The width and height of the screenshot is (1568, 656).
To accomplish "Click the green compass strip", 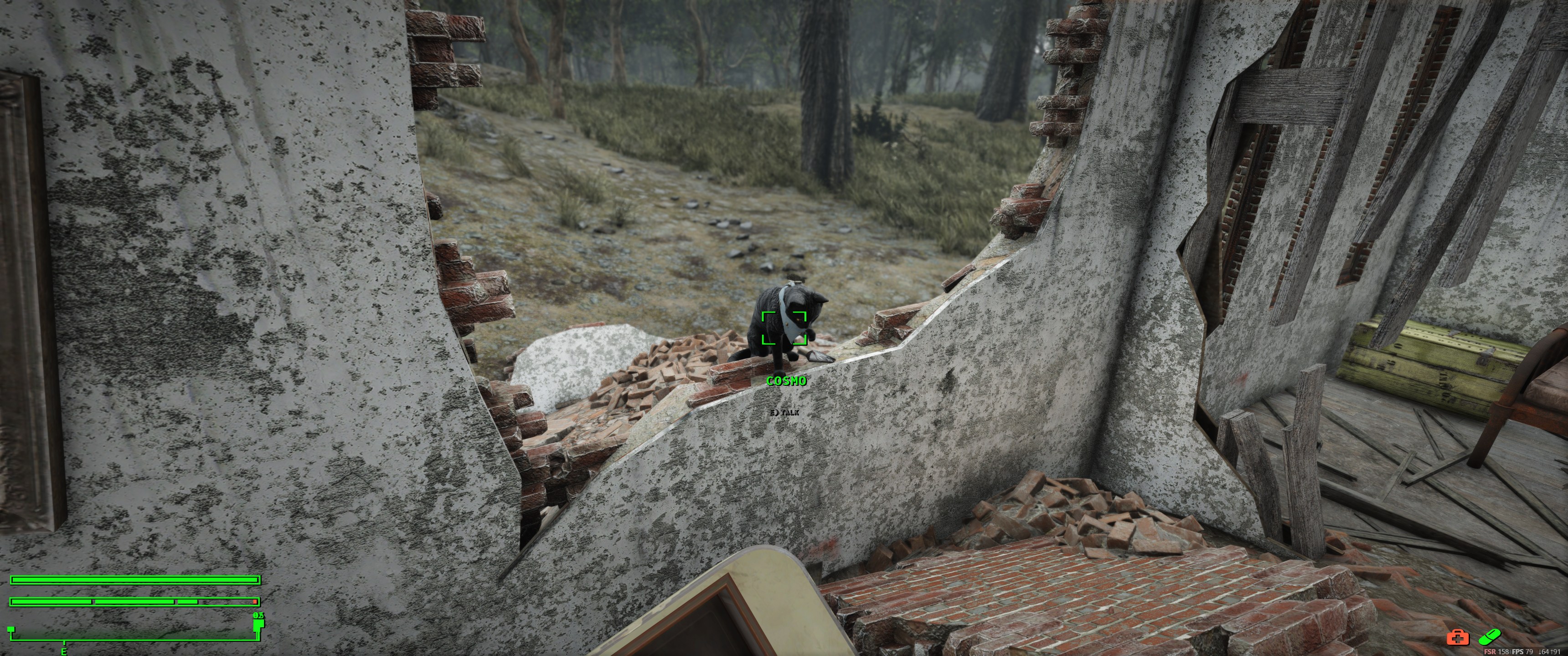I will coord(134,635).
